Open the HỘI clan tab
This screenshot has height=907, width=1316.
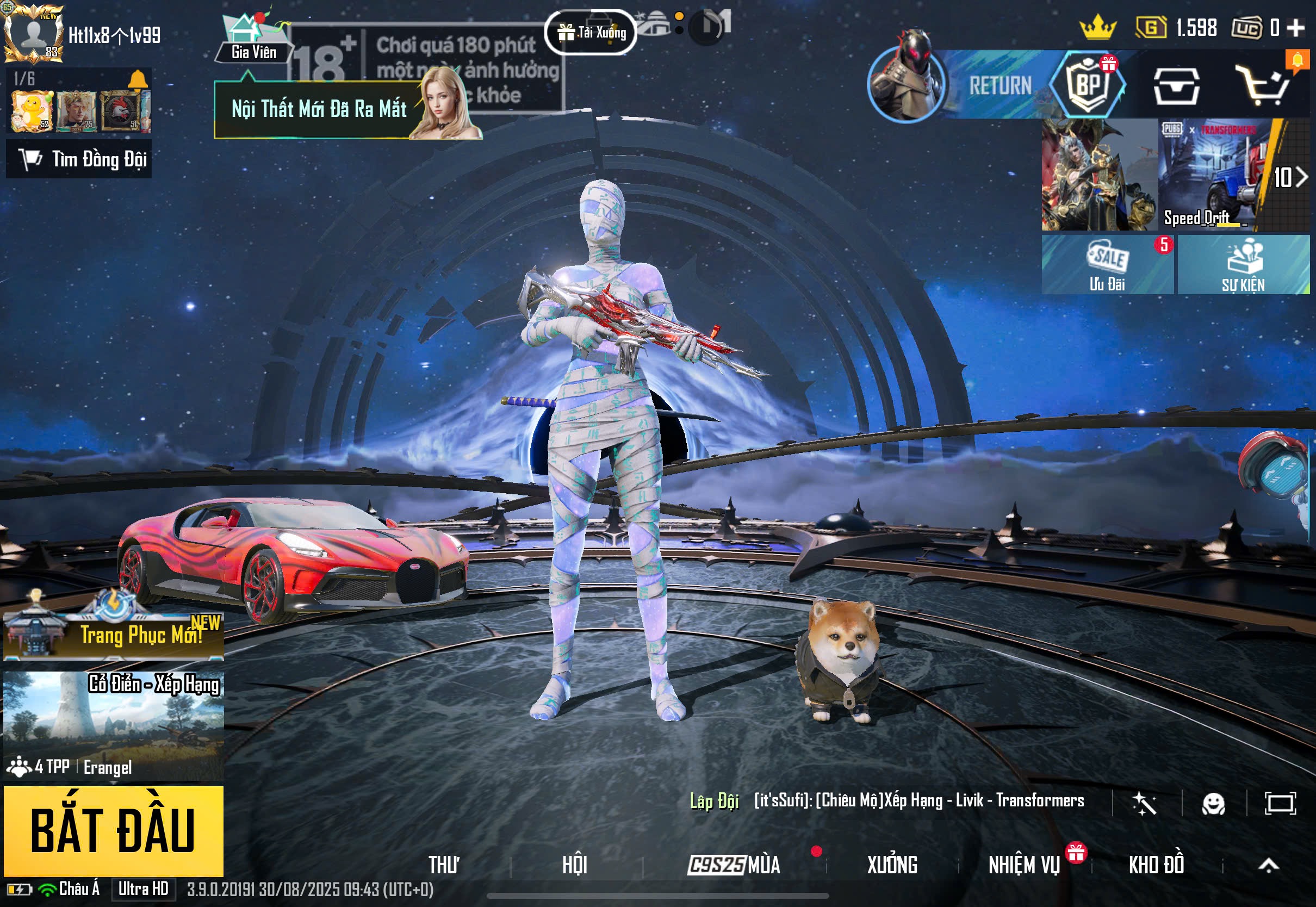574,865
